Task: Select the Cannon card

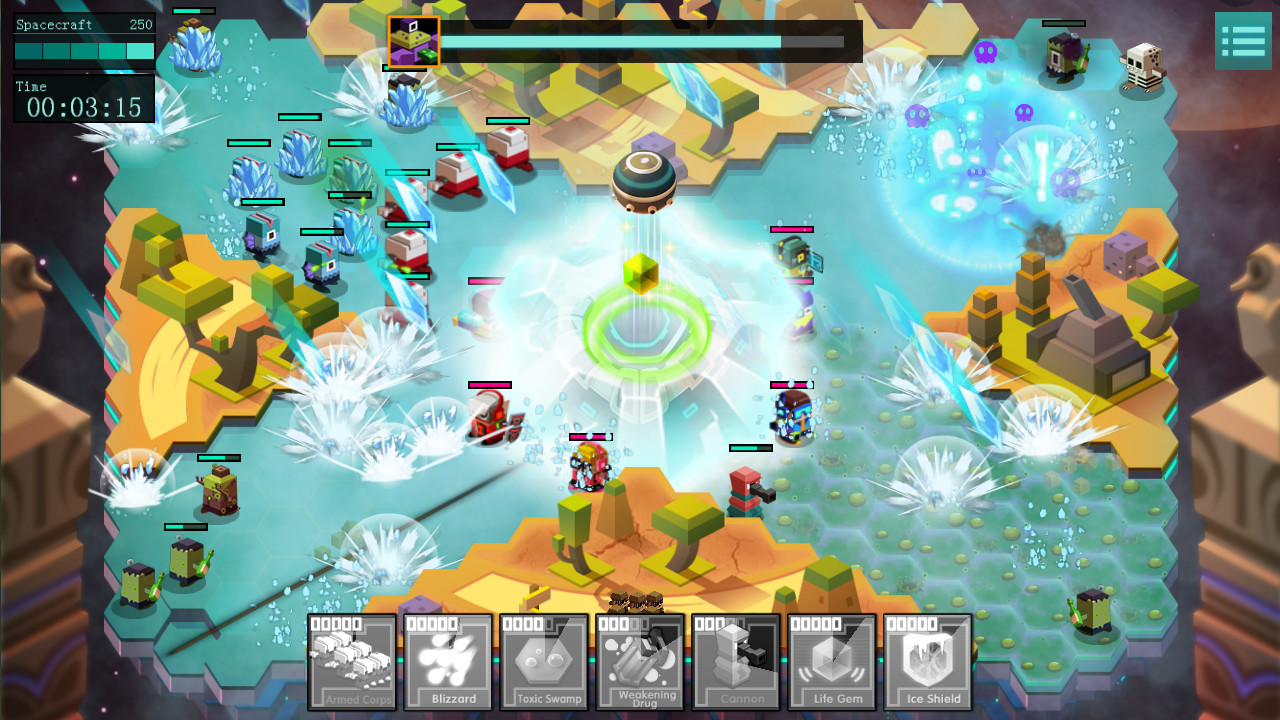Action: 736,661
